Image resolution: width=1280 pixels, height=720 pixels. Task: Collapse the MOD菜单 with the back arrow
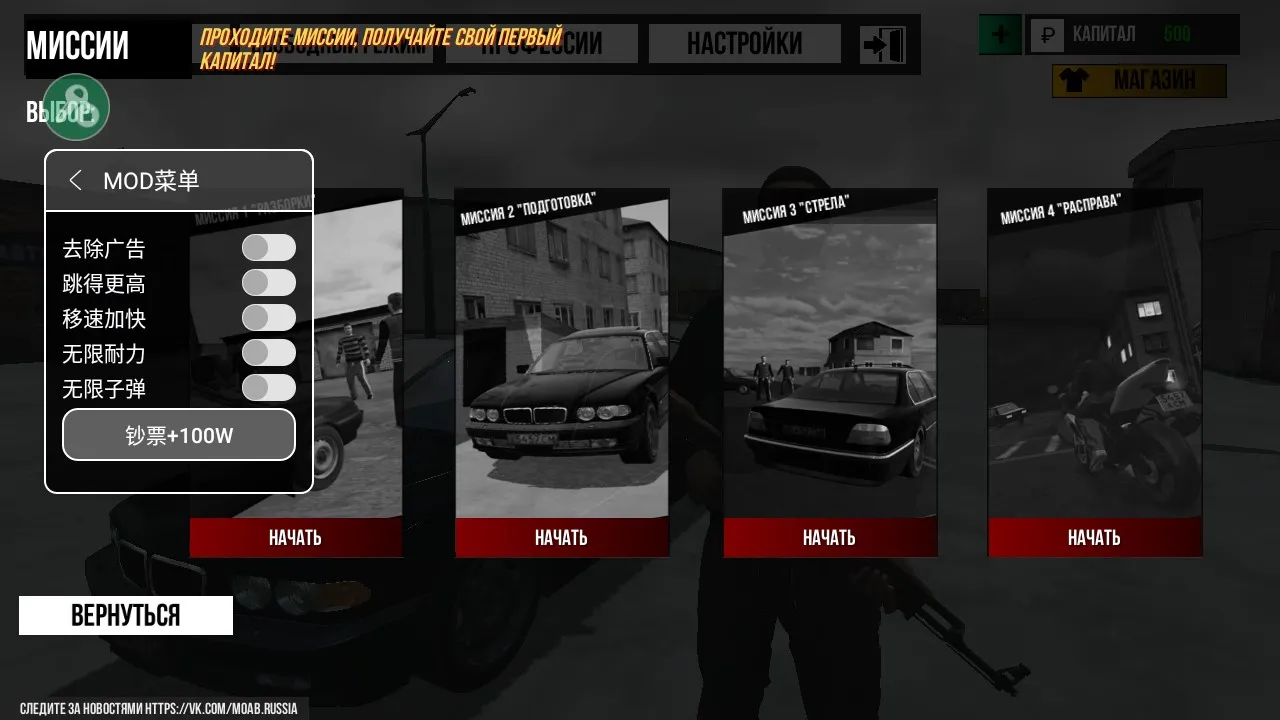click(x=76, y=180)
